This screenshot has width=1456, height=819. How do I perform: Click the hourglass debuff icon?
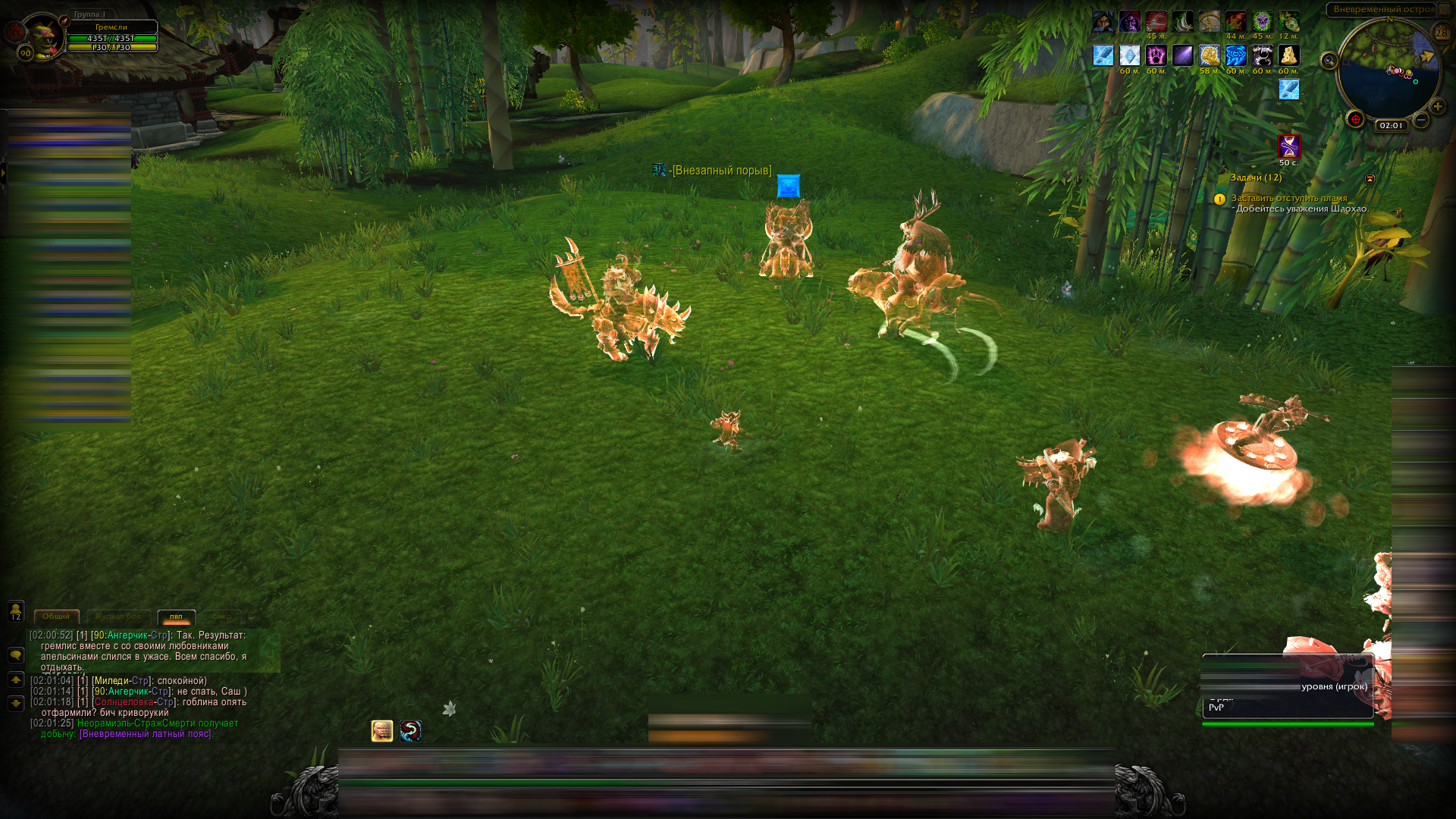tap(1289, 146)
